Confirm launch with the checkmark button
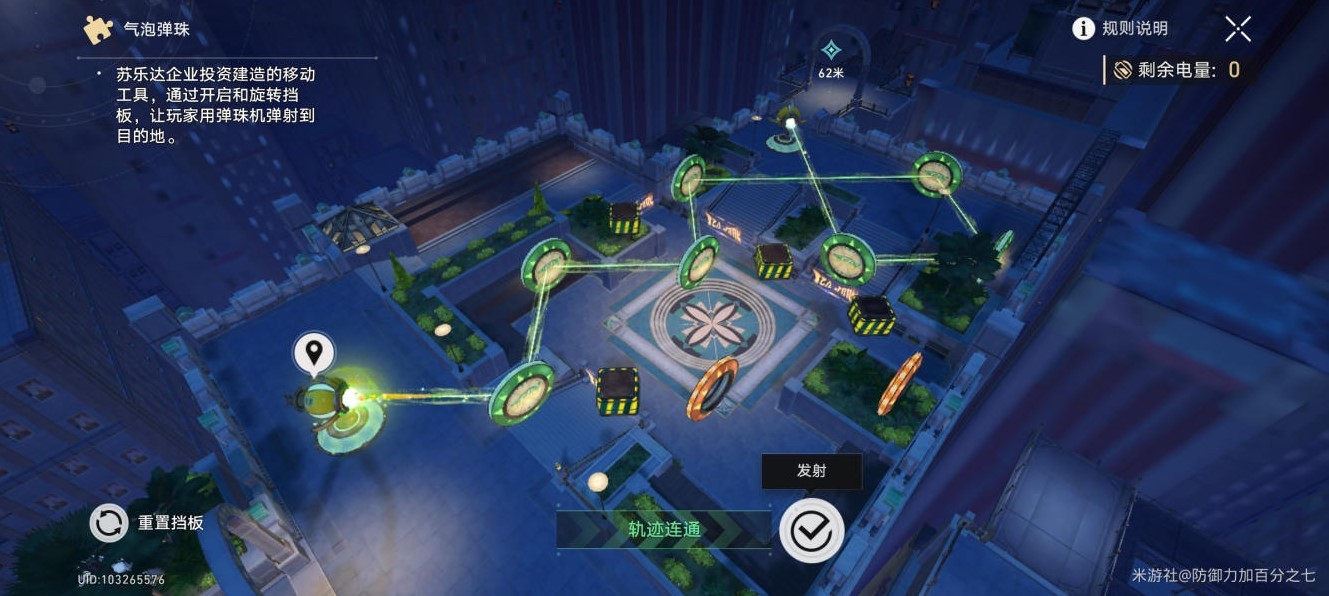Viewport: 1329px width, 596px height. tap(811, 530)
